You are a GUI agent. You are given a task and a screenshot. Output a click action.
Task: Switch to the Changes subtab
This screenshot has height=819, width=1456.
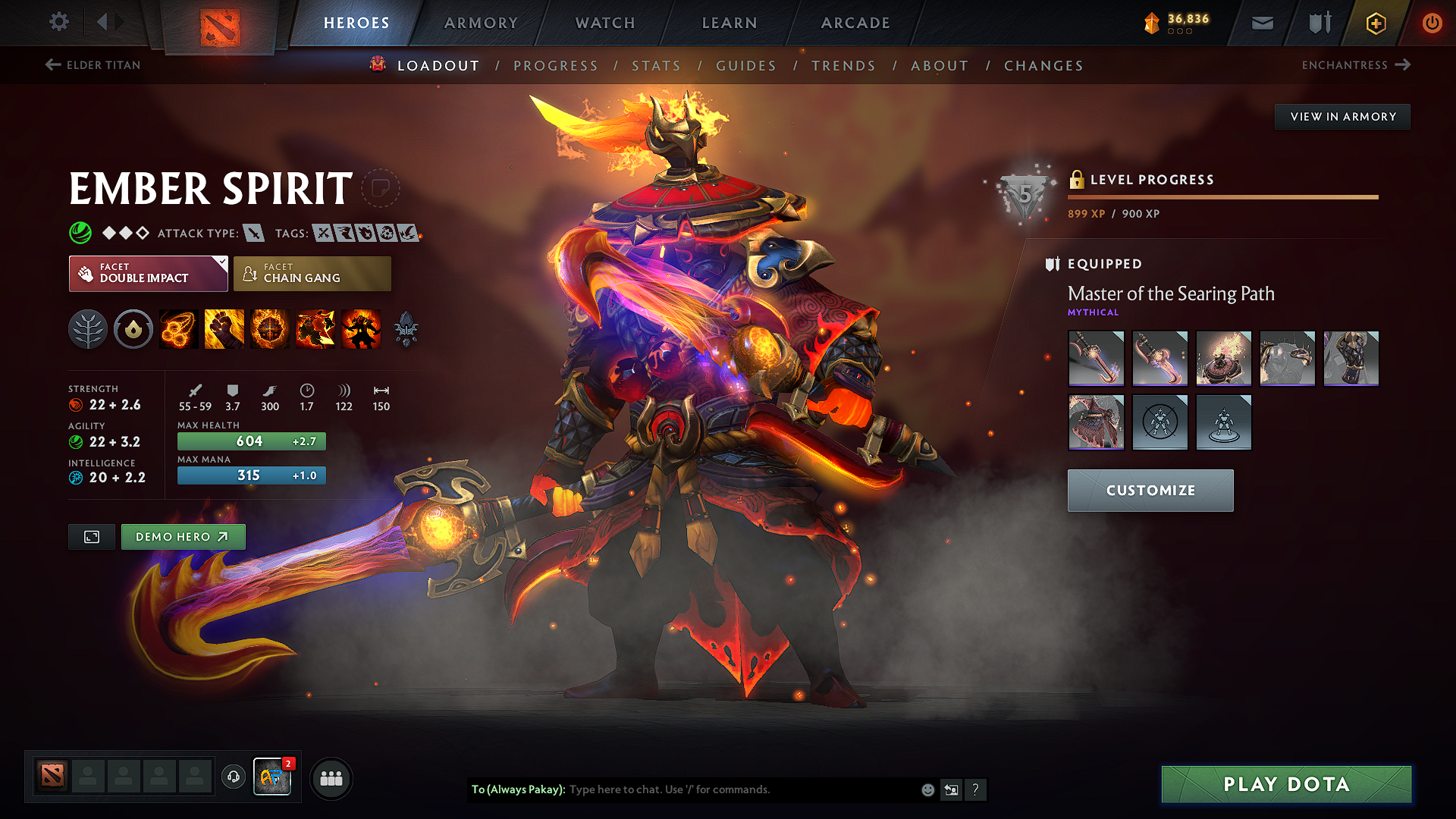point(1043,66)
